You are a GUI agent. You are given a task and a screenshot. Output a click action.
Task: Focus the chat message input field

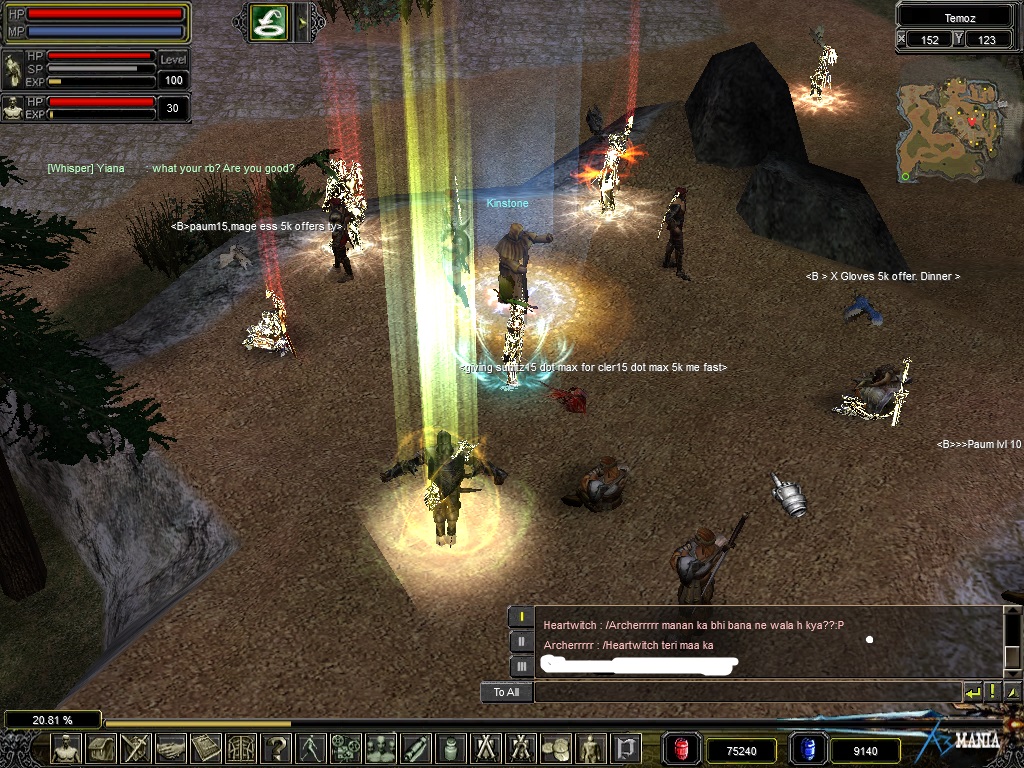coord(746,692)
